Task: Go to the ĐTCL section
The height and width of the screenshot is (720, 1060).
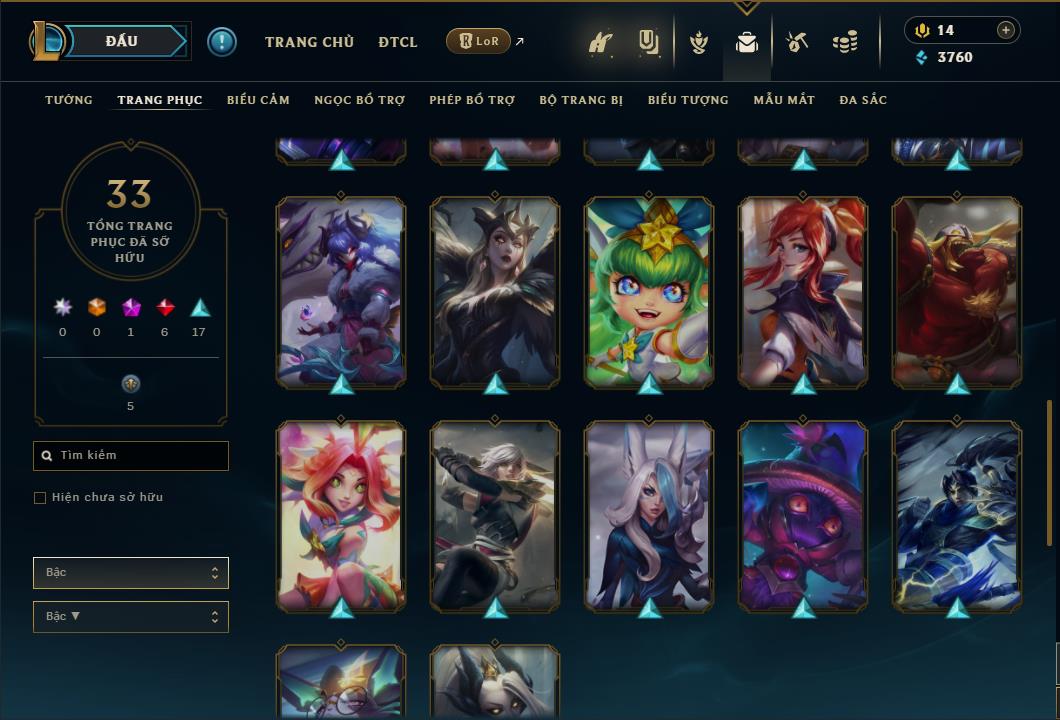Action: (398, 42)
